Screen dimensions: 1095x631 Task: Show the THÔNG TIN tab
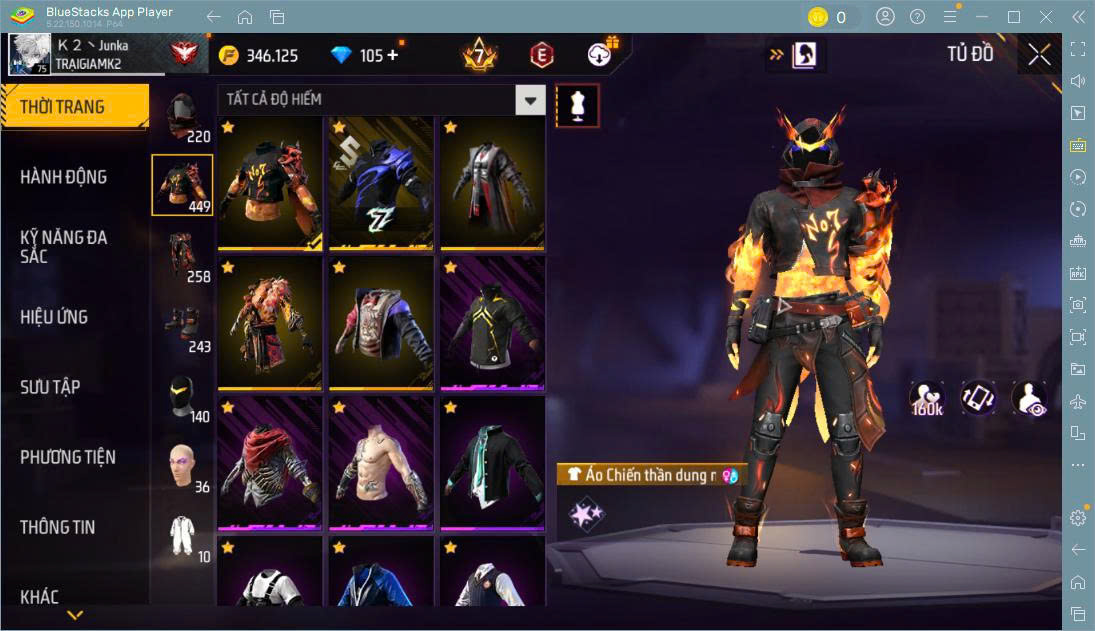click(x=58, y=527)
